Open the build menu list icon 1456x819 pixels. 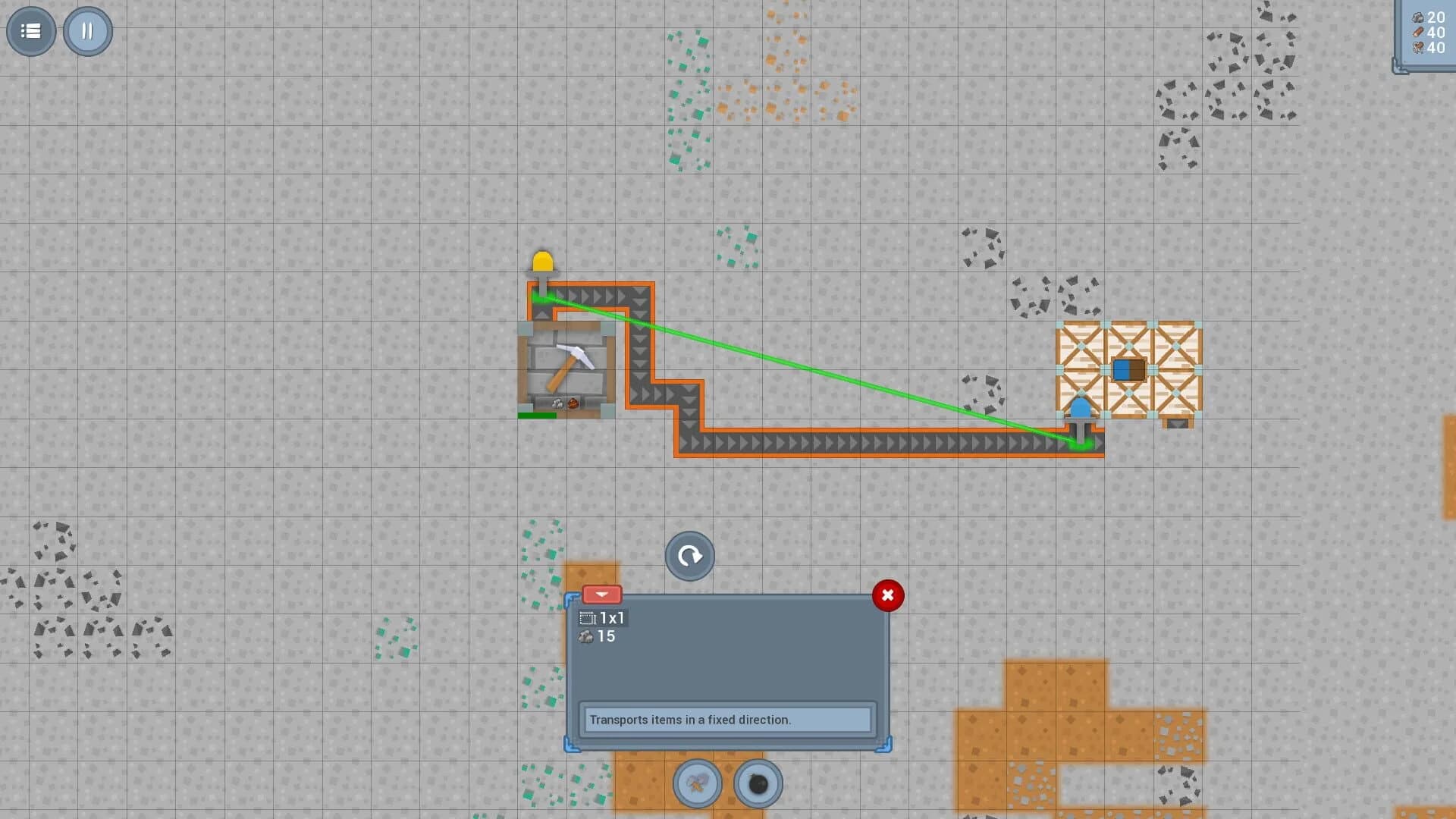30,30
